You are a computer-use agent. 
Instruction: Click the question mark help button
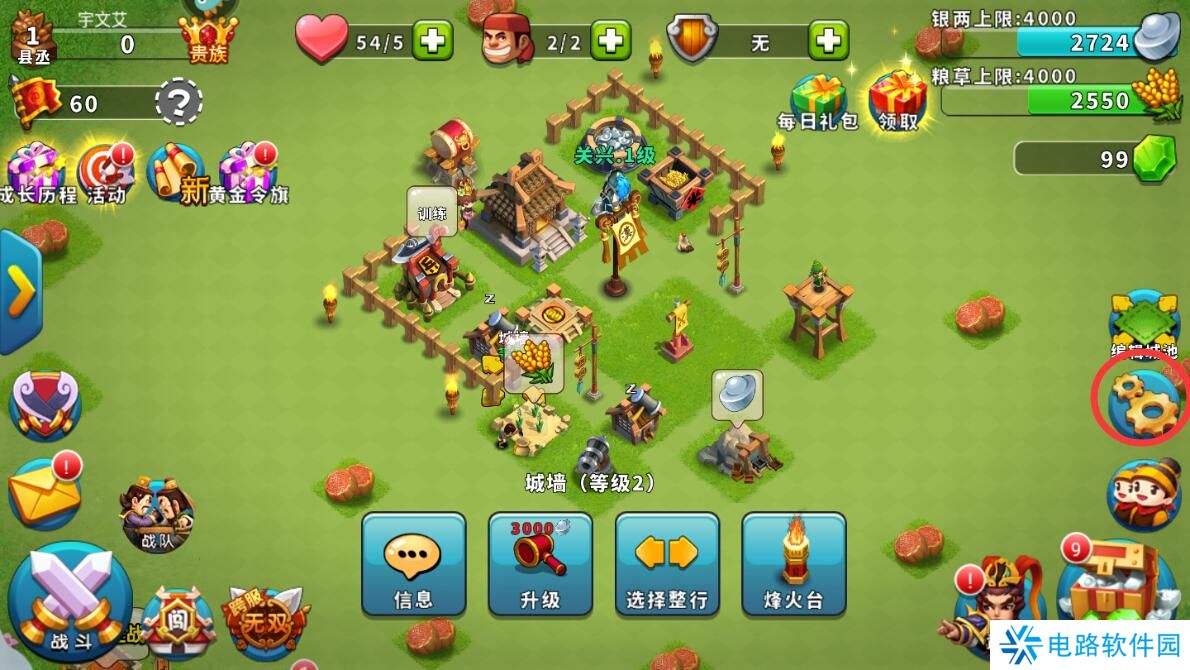point(179,102)
